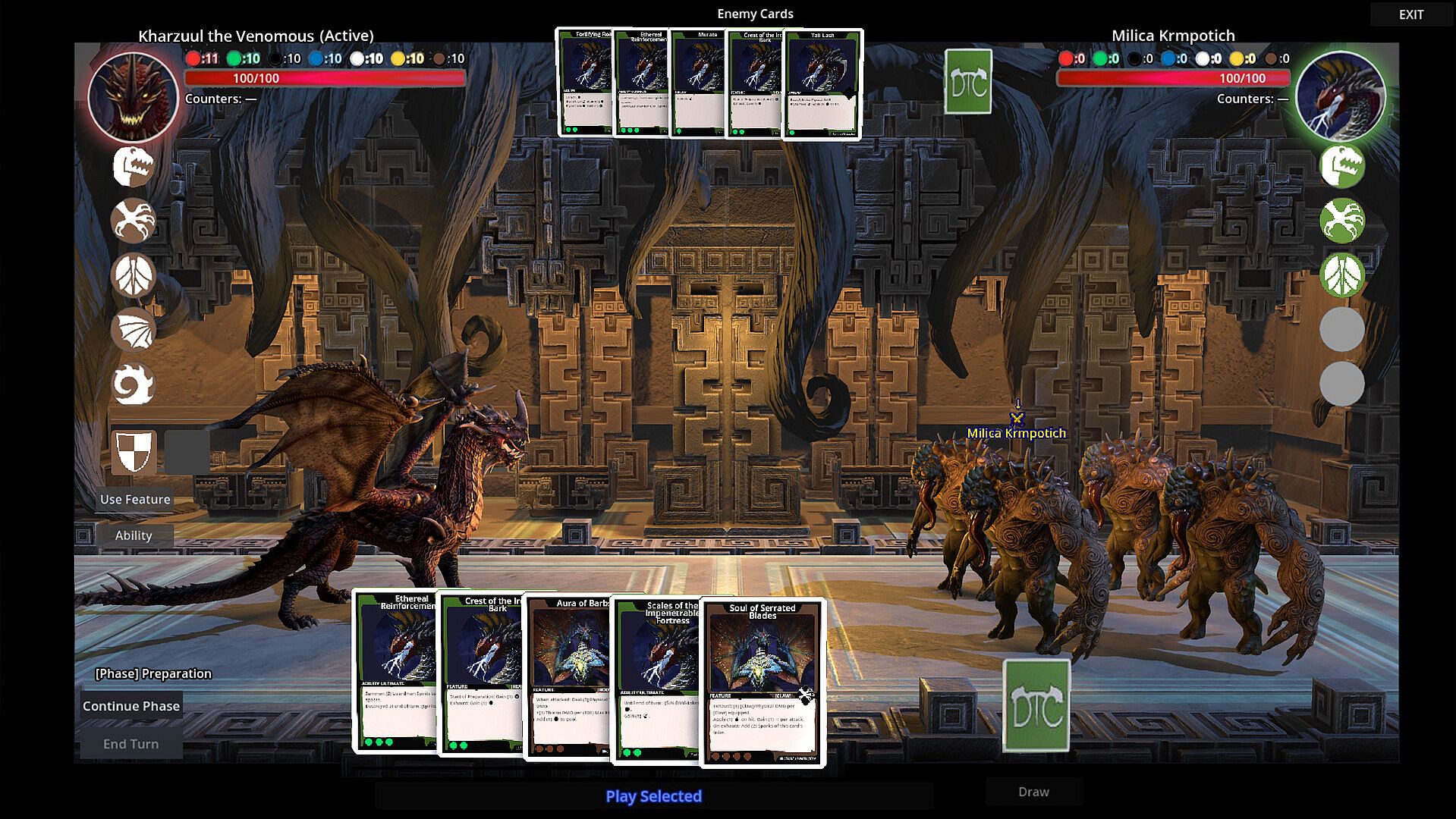Activate Kharzuul's wing icon

click(x=134, y=330)
